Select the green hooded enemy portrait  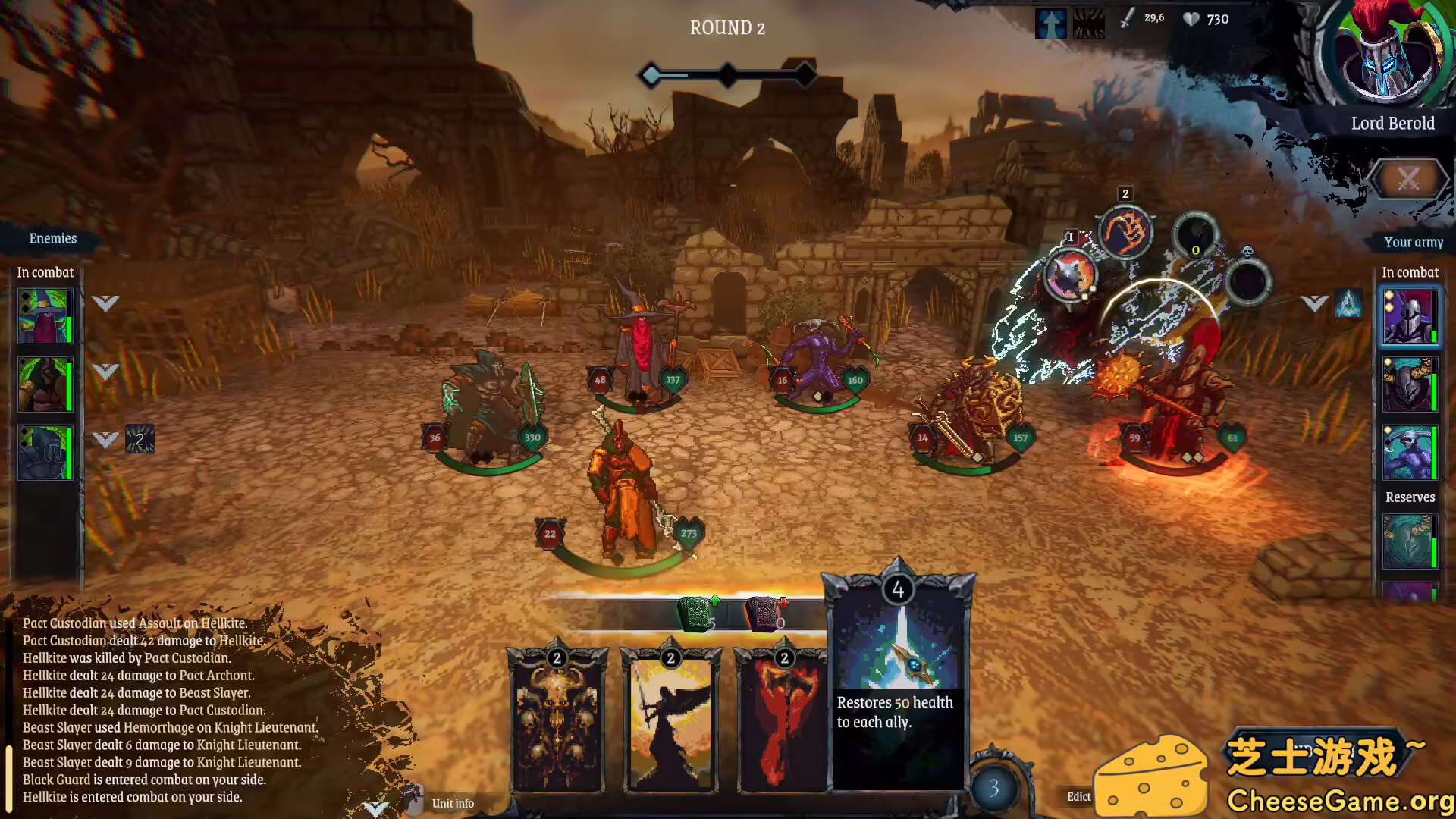(45, 384)
